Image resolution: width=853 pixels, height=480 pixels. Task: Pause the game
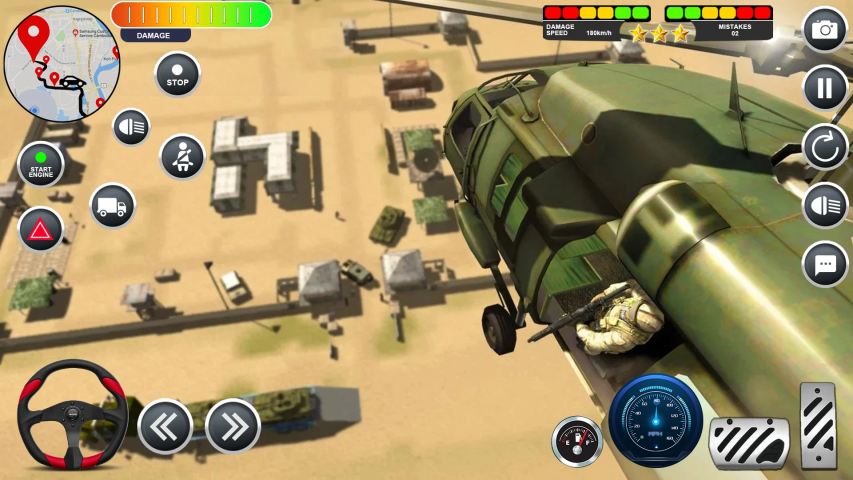pyautogui.click(x=825, y=88)
